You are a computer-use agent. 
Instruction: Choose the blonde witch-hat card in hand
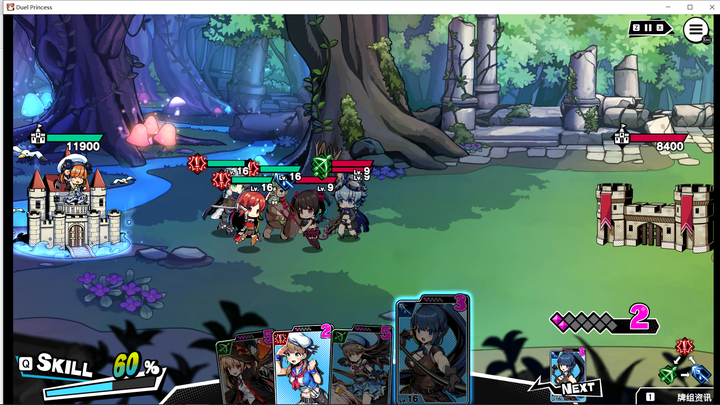[x=244, y=368]
